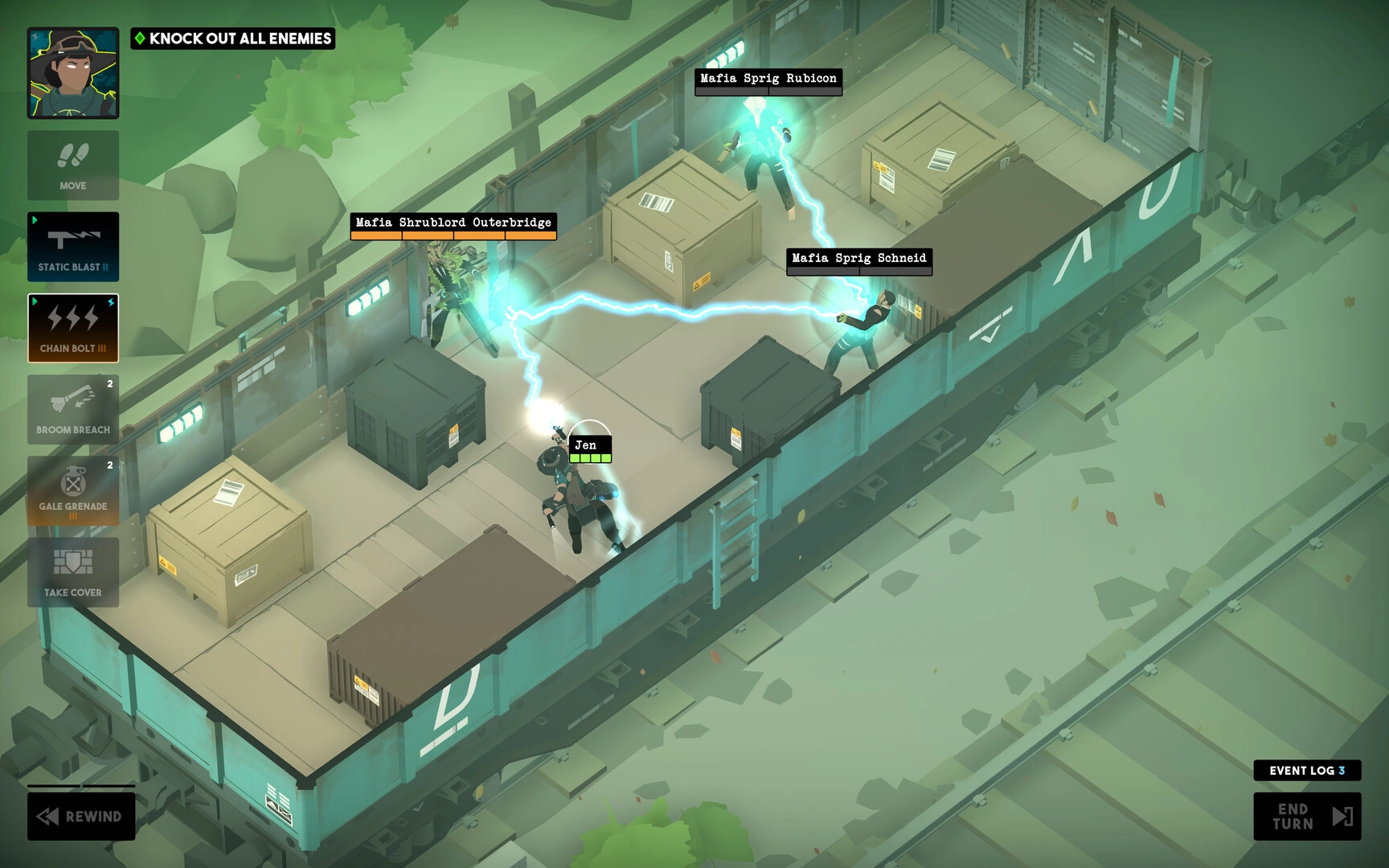Select Mafia Sprig Rubicon's nameplate

click(766, 78)
